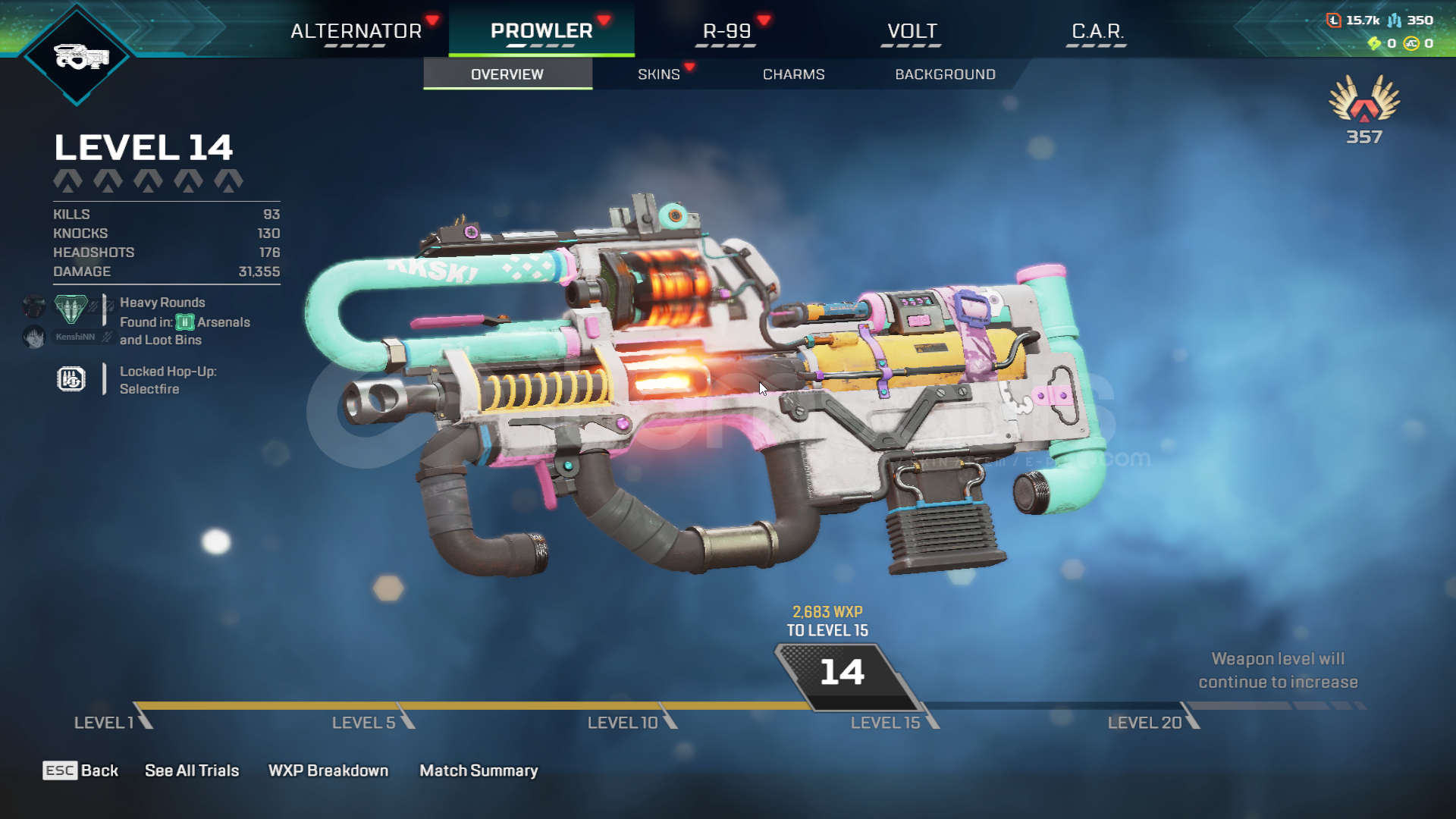Open the R-99 weapon tab

pyautogui.click(x=726, y=31)
